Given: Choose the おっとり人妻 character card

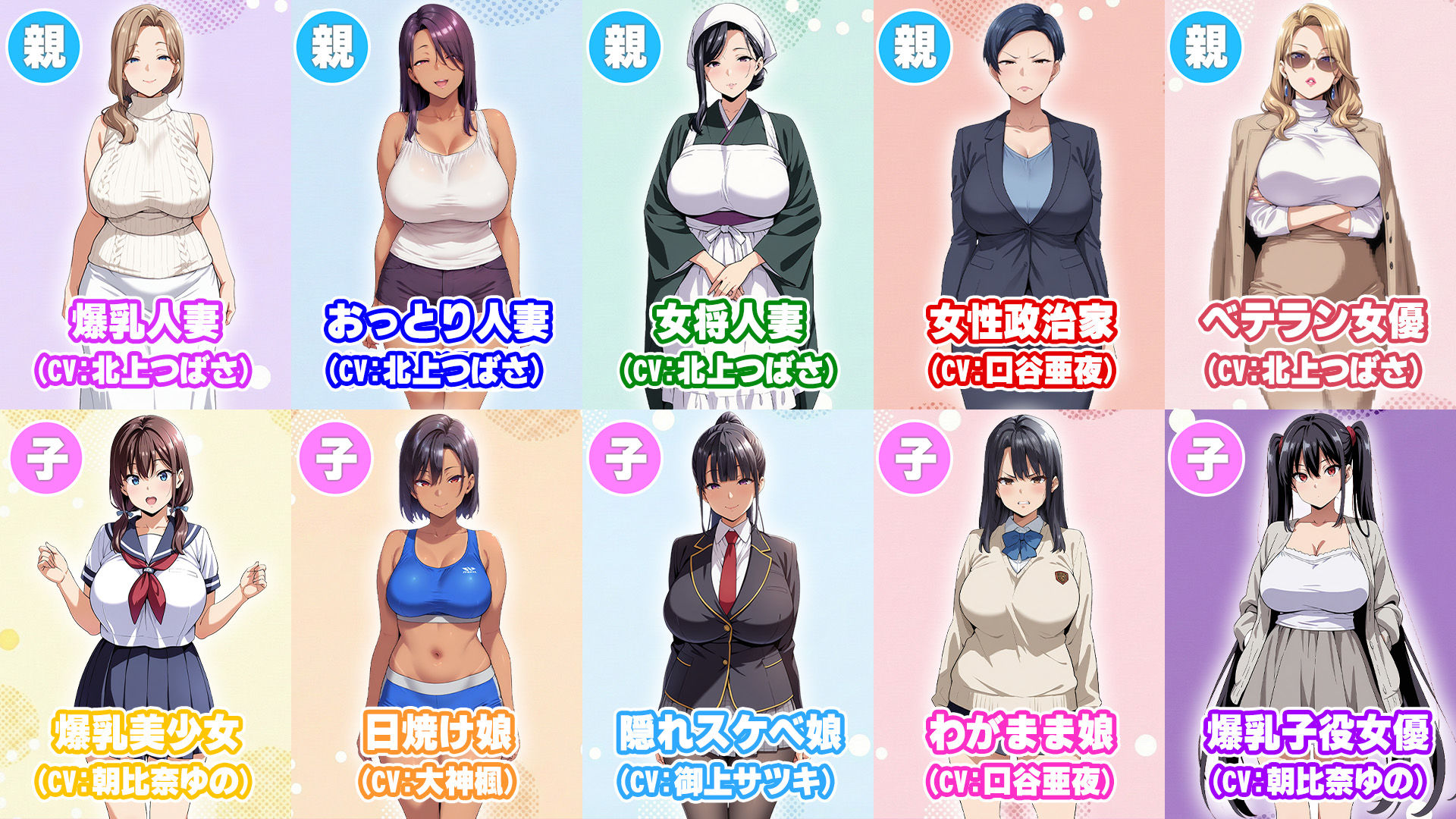Looking at the screenshot, I should coord(437,205).
